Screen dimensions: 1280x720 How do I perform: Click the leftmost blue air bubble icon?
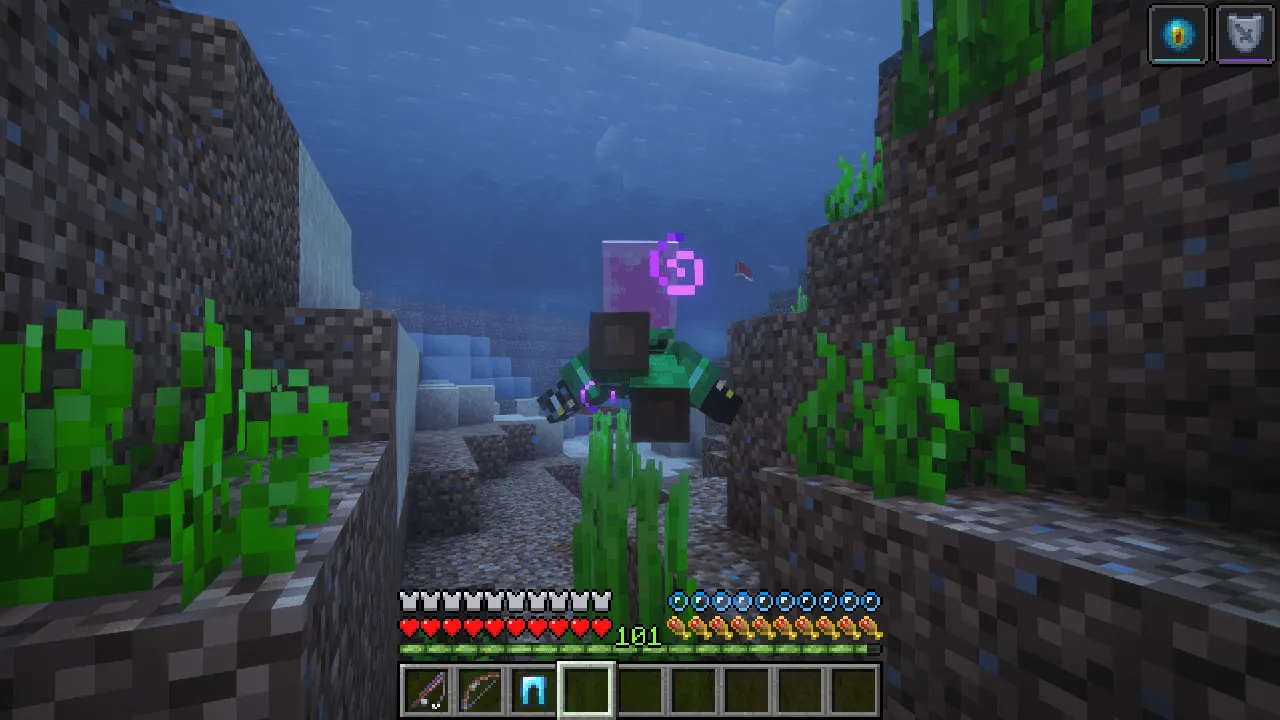tap(676, 601)
